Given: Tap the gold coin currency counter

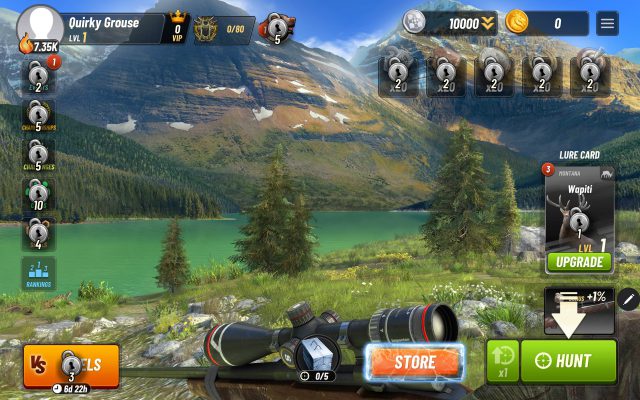Looking at the screenshot, I should click(x=546, y=22).
